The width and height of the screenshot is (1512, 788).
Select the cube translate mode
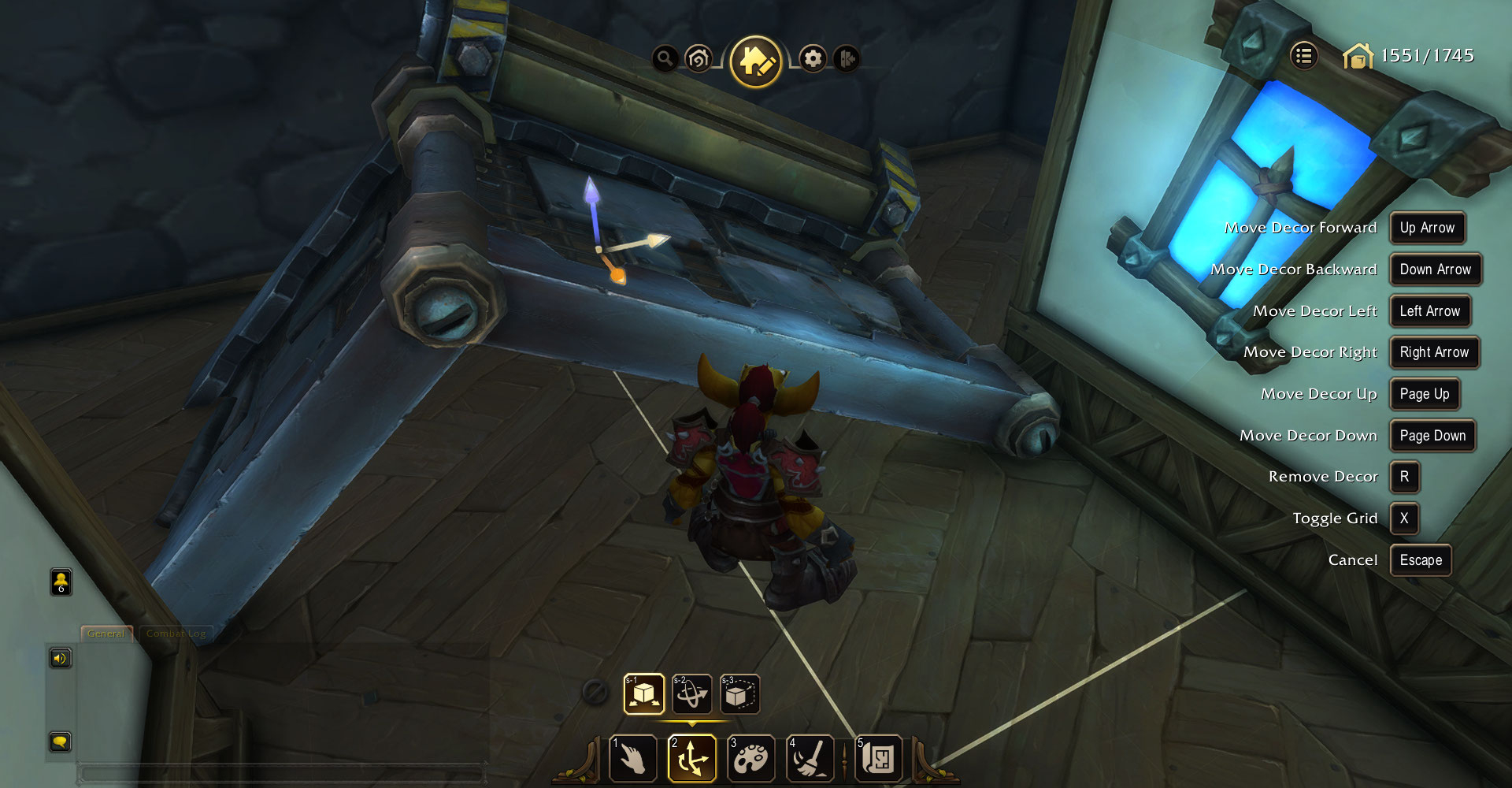coord(644,694)
